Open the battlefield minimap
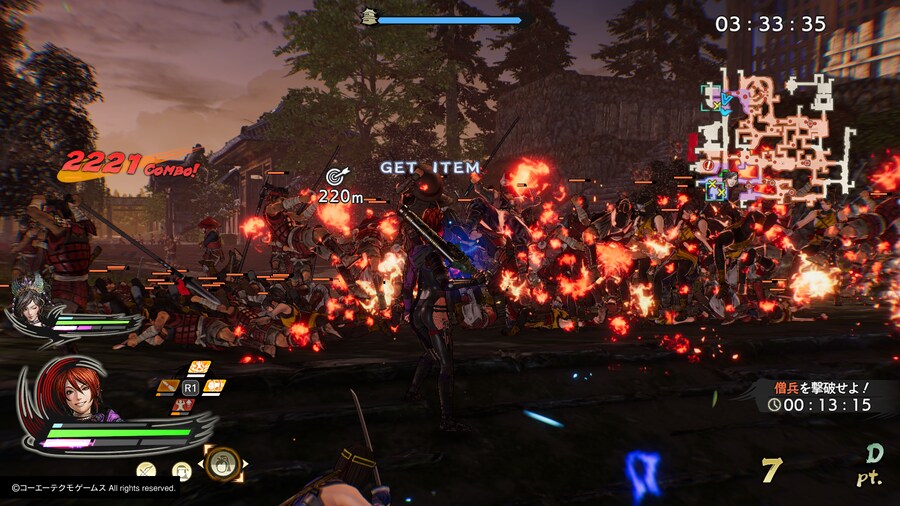The width and height of the screenshot is (900, 506). [775, 137]
